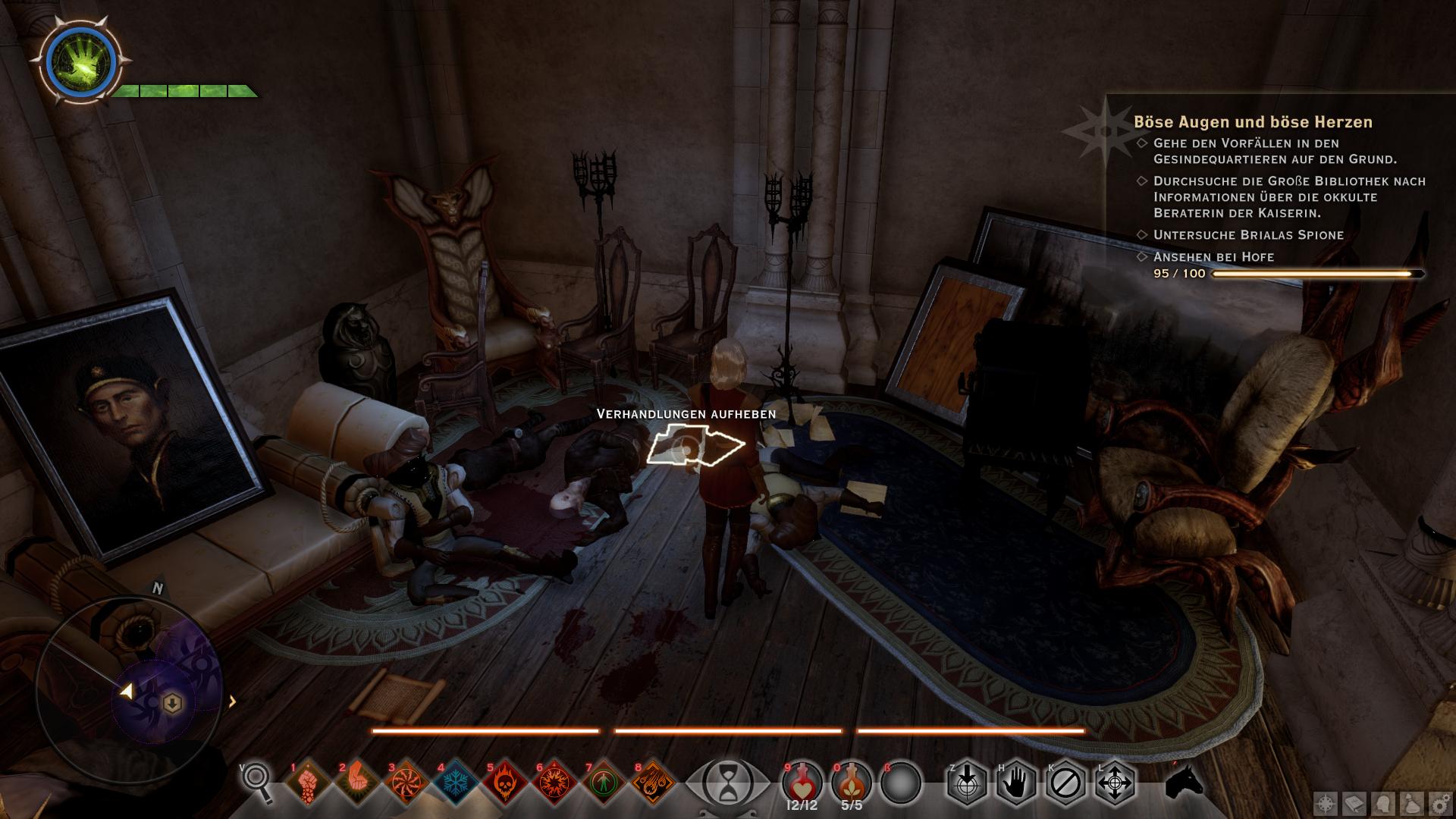This screenshot has width=1456, height=819.
Task: Select the attack-my-target command icon
Action: pos(966,783)
